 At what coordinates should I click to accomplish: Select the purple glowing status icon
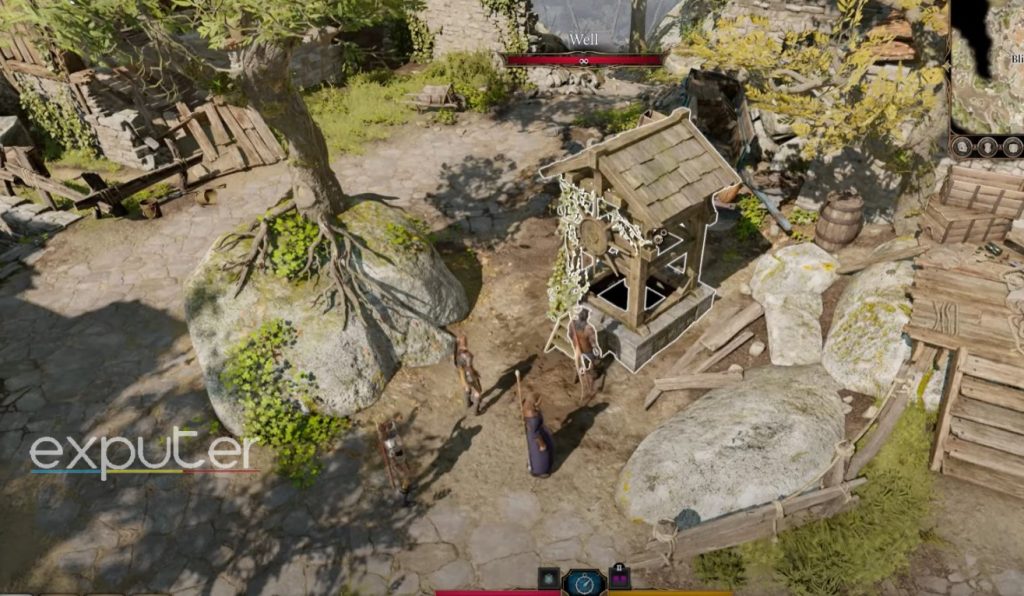coord(620,577)
